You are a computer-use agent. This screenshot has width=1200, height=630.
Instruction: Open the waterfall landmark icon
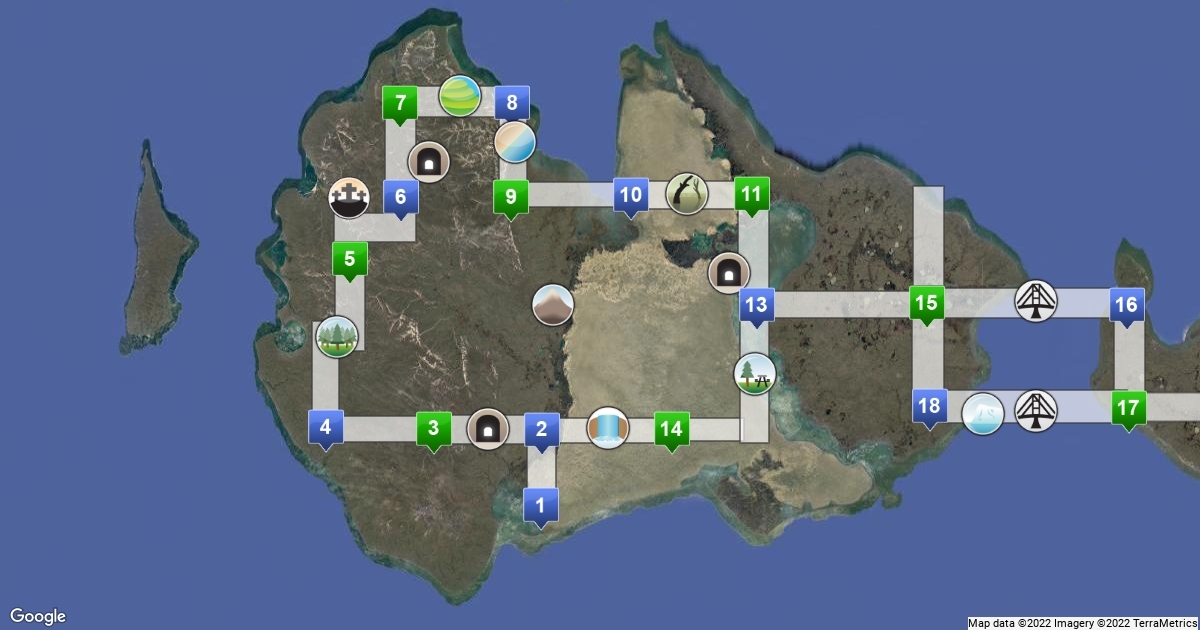pos(607,428)
